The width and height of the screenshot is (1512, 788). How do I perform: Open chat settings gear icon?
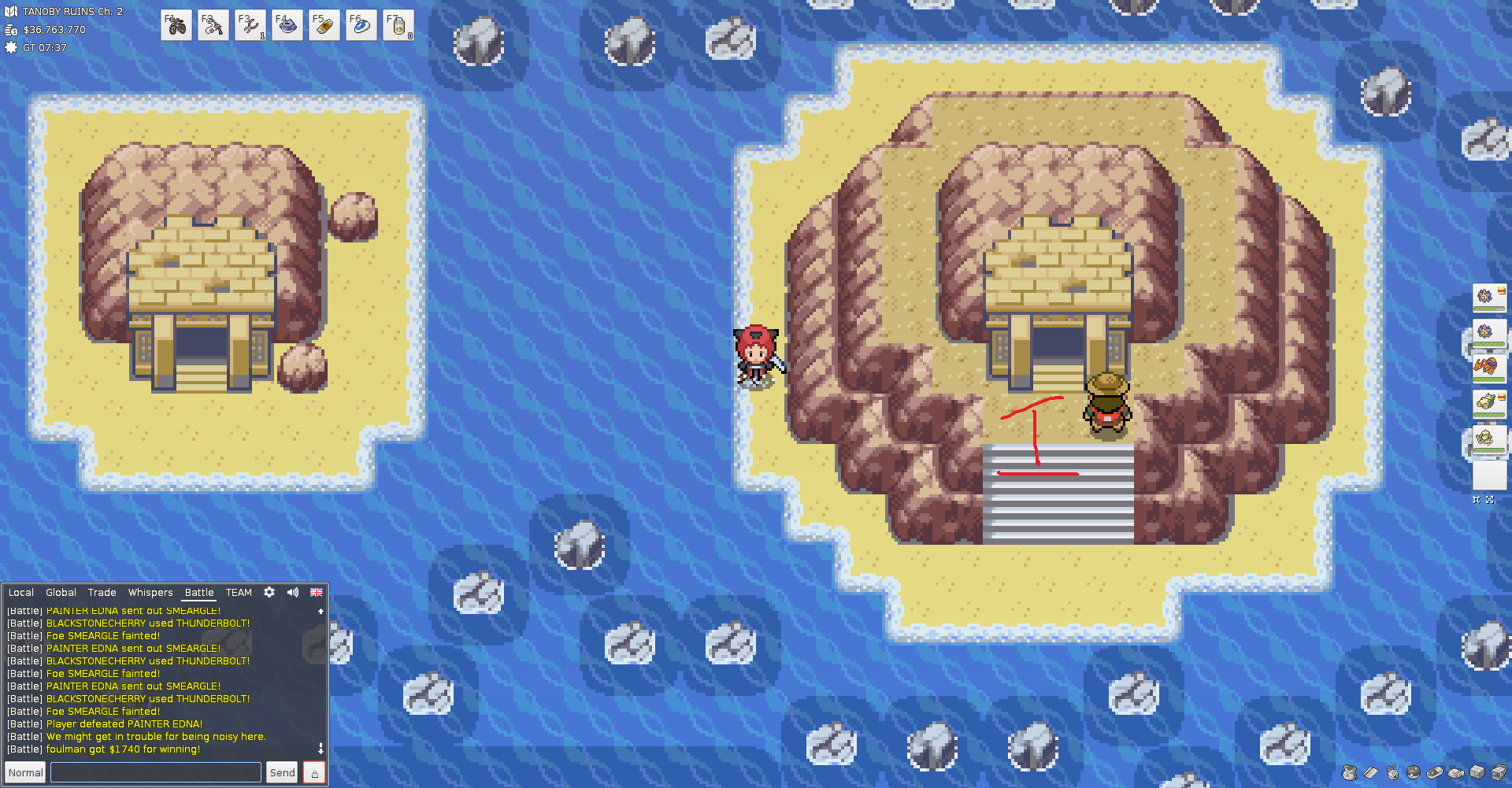269,592
